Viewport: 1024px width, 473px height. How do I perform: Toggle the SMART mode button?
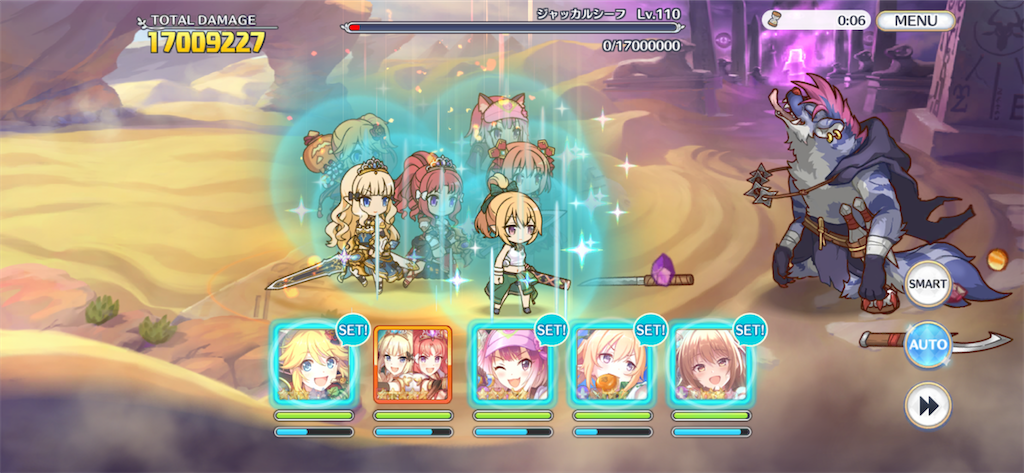pos(927,286)
